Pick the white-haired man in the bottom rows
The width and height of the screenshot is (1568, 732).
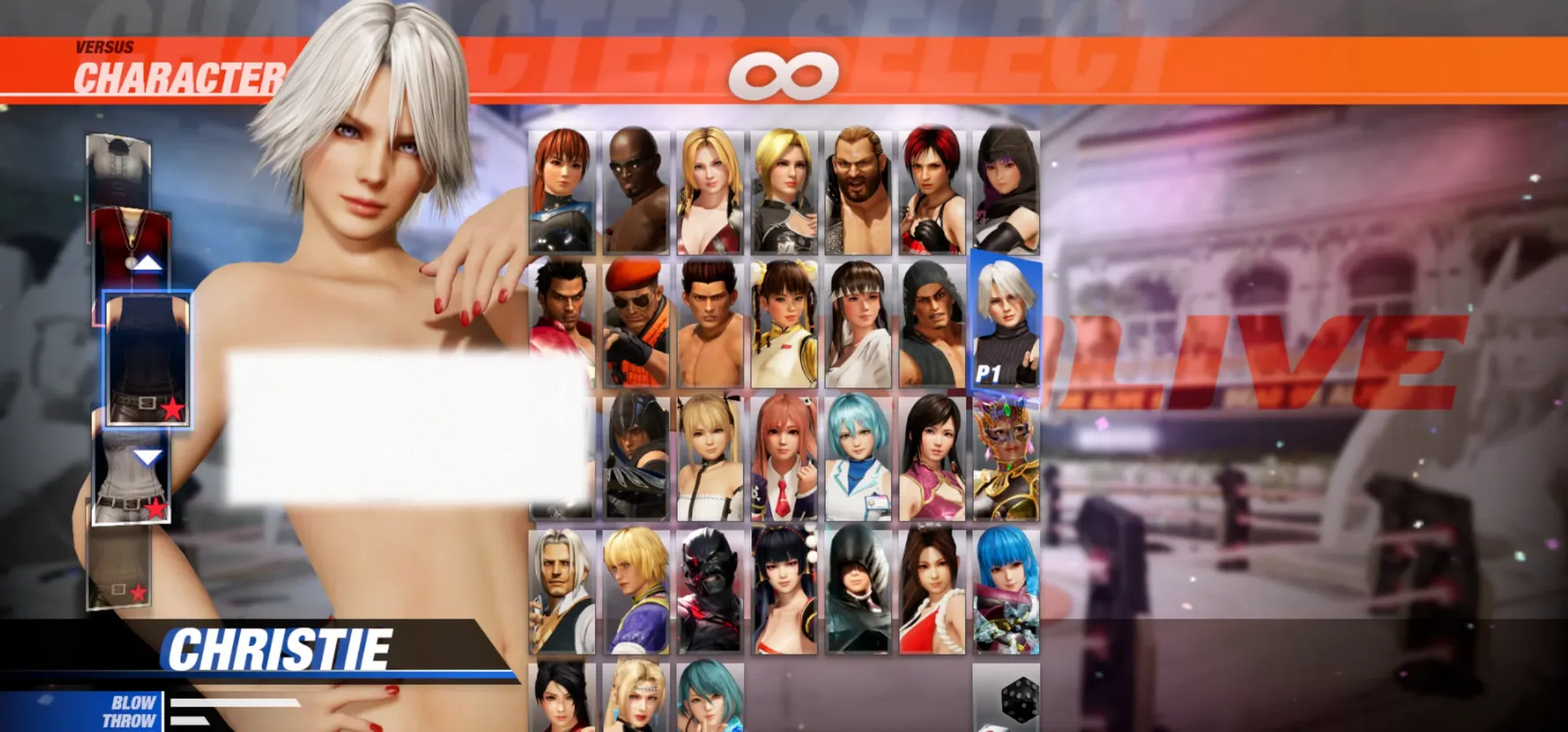562,592
